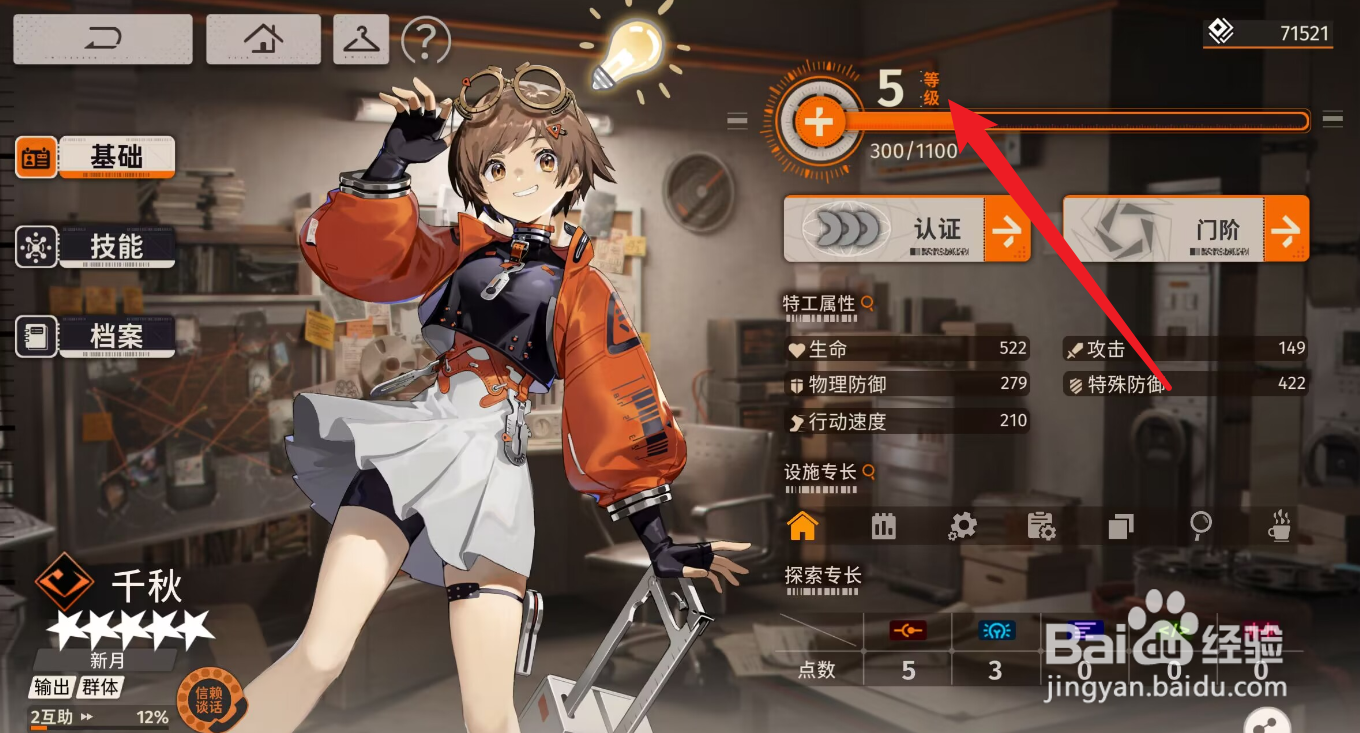This screenshot has width=1360, height=733.
Task: Show 特工属性 details via magnifier
Action: pyautogui.click(x=868, y=302)
